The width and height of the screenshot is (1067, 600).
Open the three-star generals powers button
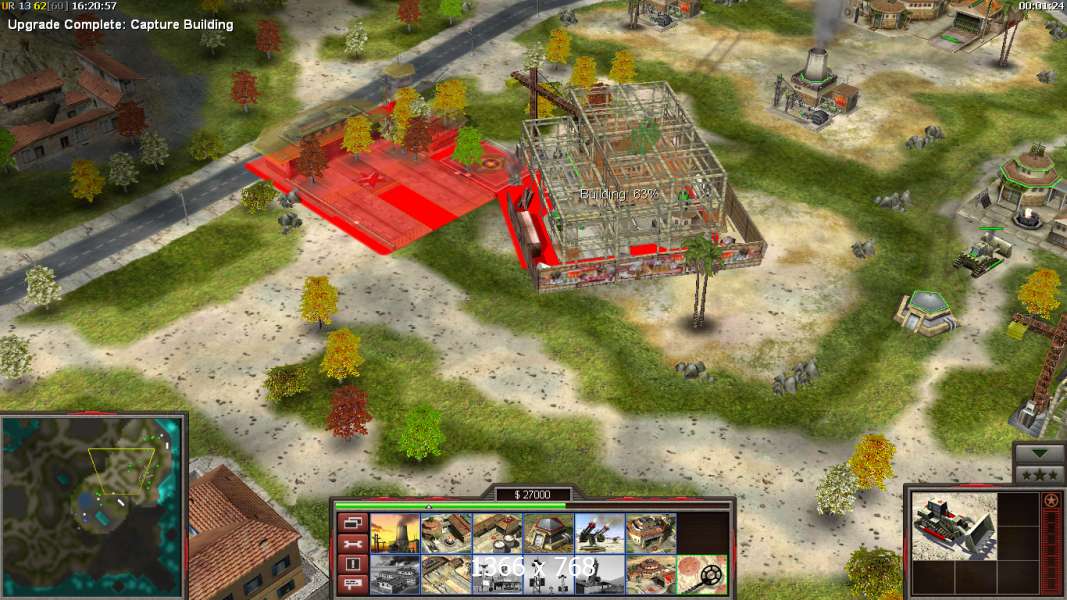[1039, 473]
